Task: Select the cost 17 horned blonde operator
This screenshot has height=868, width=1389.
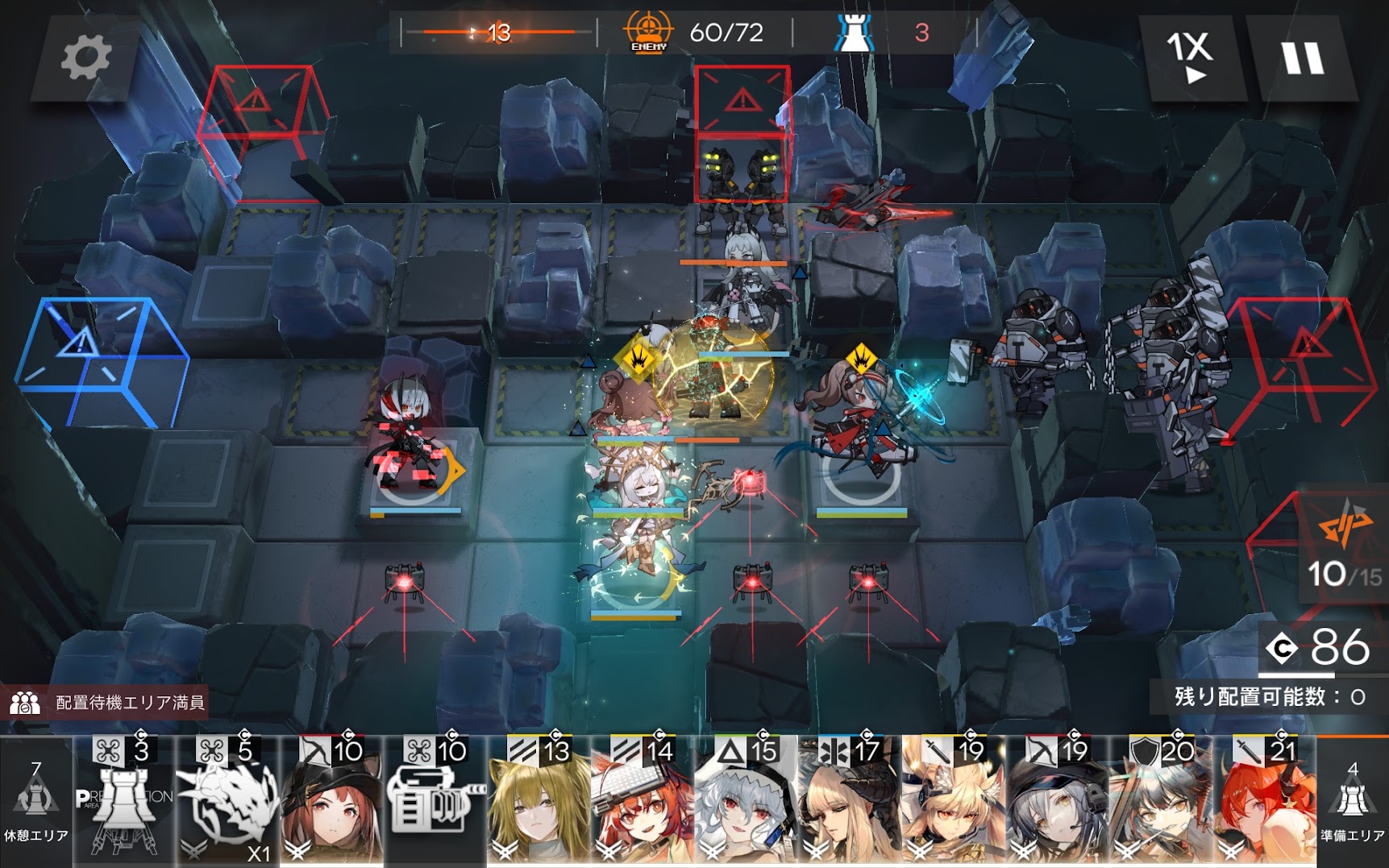Action: click(x=850, y=802)
